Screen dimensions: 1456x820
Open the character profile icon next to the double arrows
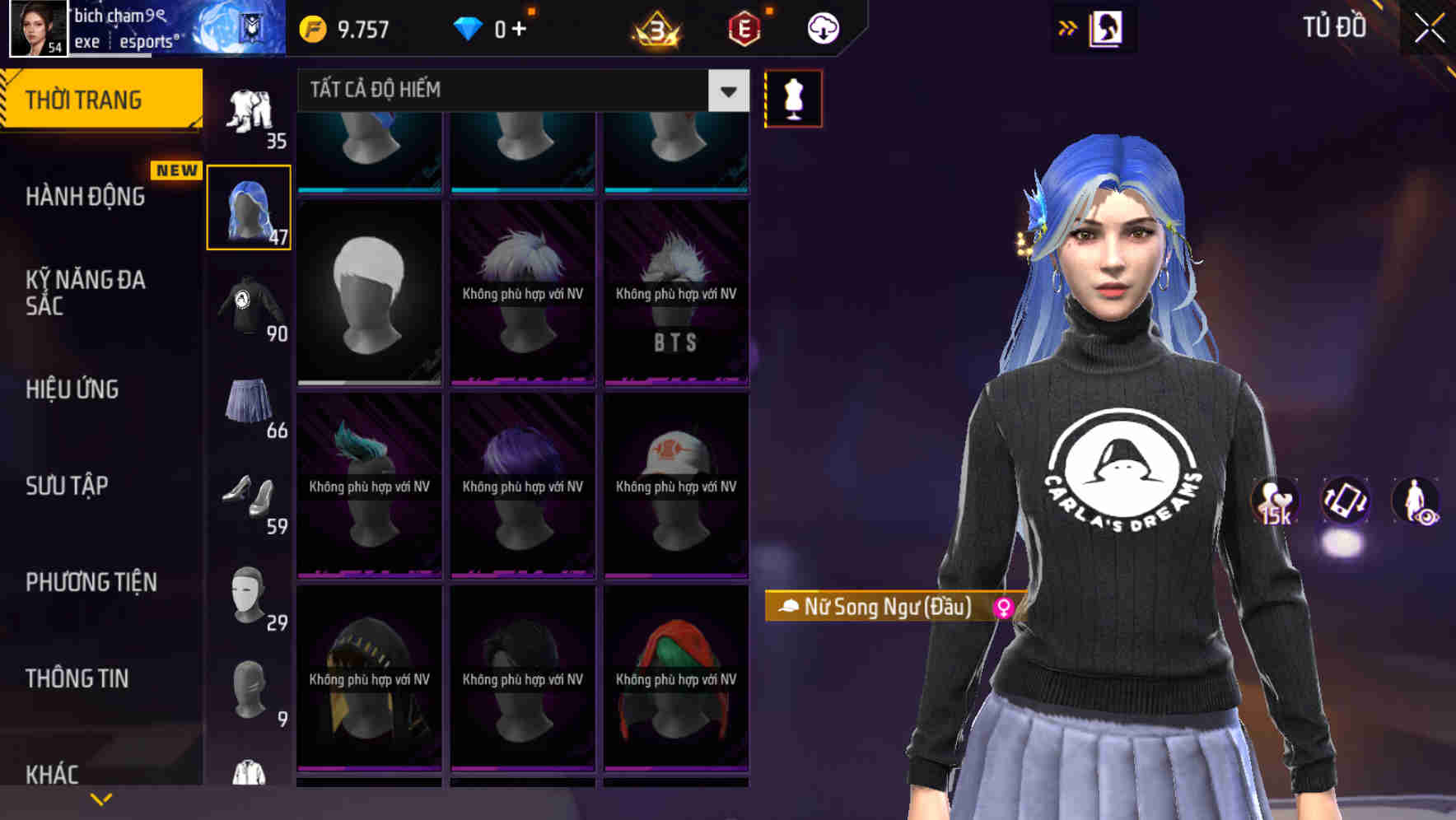[1108, 26]
